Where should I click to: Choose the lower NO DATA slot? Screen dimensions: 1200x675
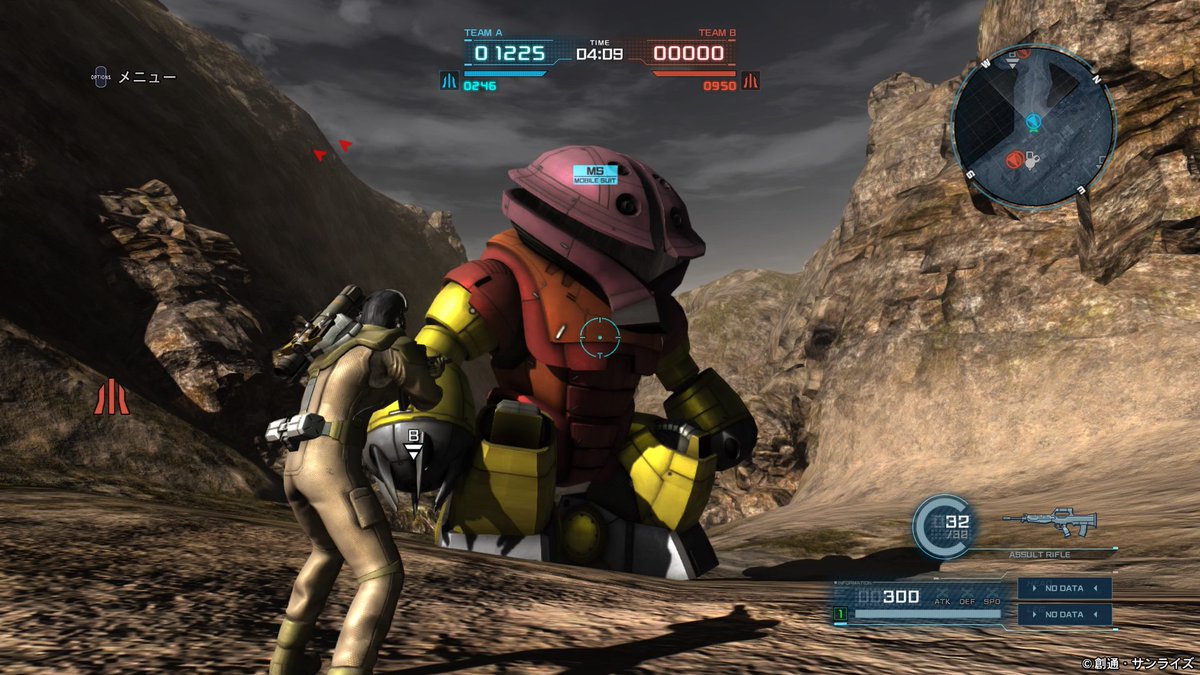pyautogui.click(x=1064, y=614)
